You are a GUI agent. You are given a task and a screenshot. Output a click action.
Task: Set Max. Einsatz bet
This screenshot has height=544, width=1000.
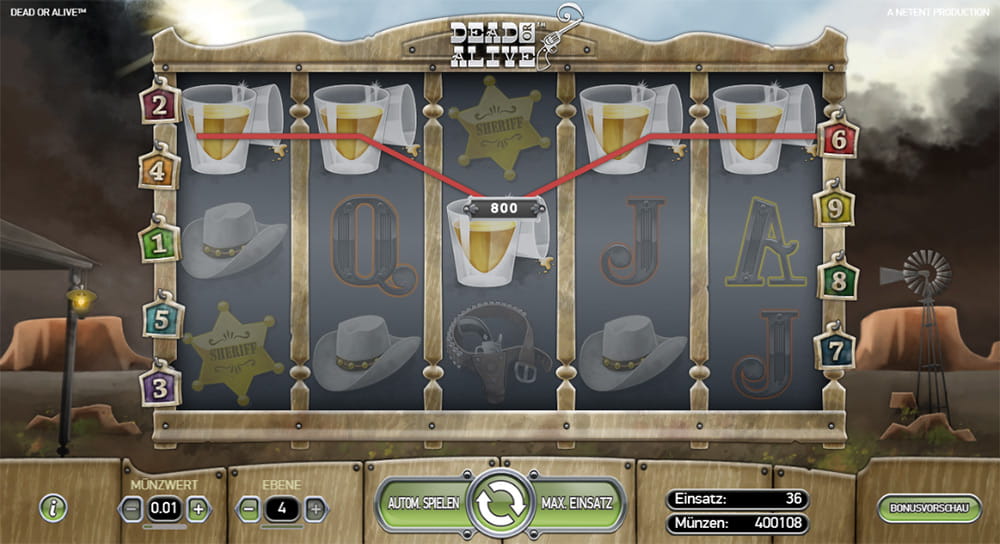575,504
